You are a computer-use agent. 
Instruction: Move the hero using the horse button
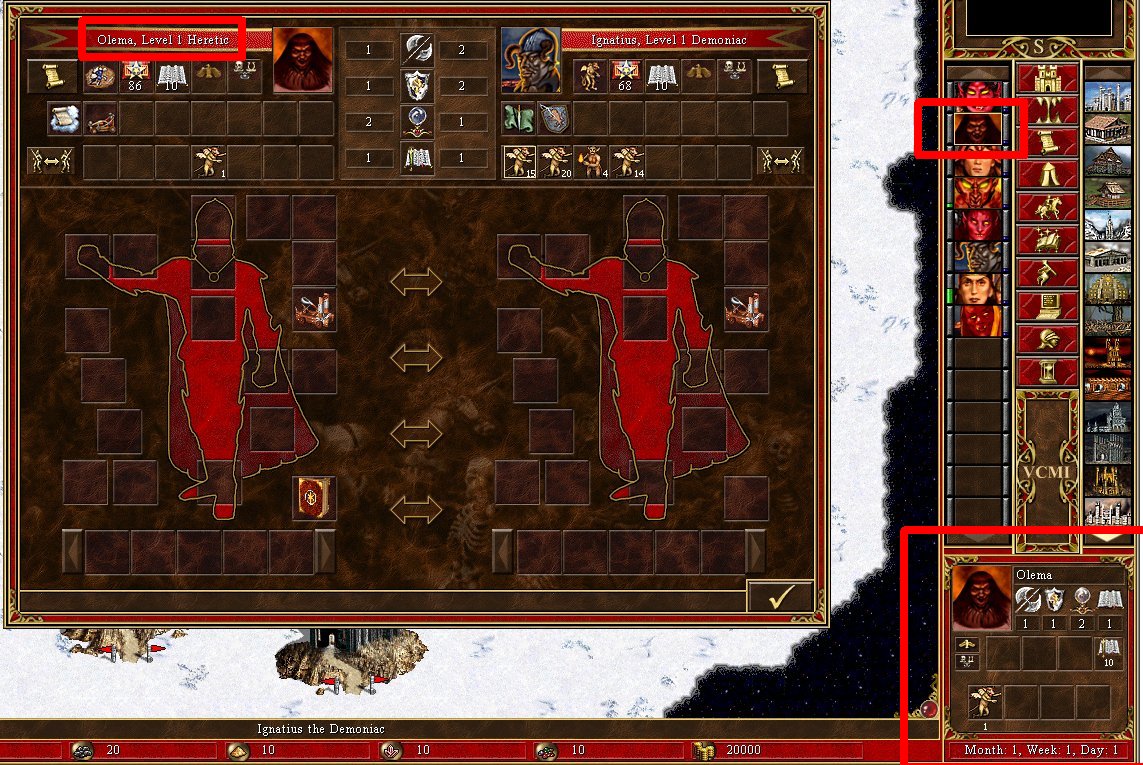tap(1047, 208)
